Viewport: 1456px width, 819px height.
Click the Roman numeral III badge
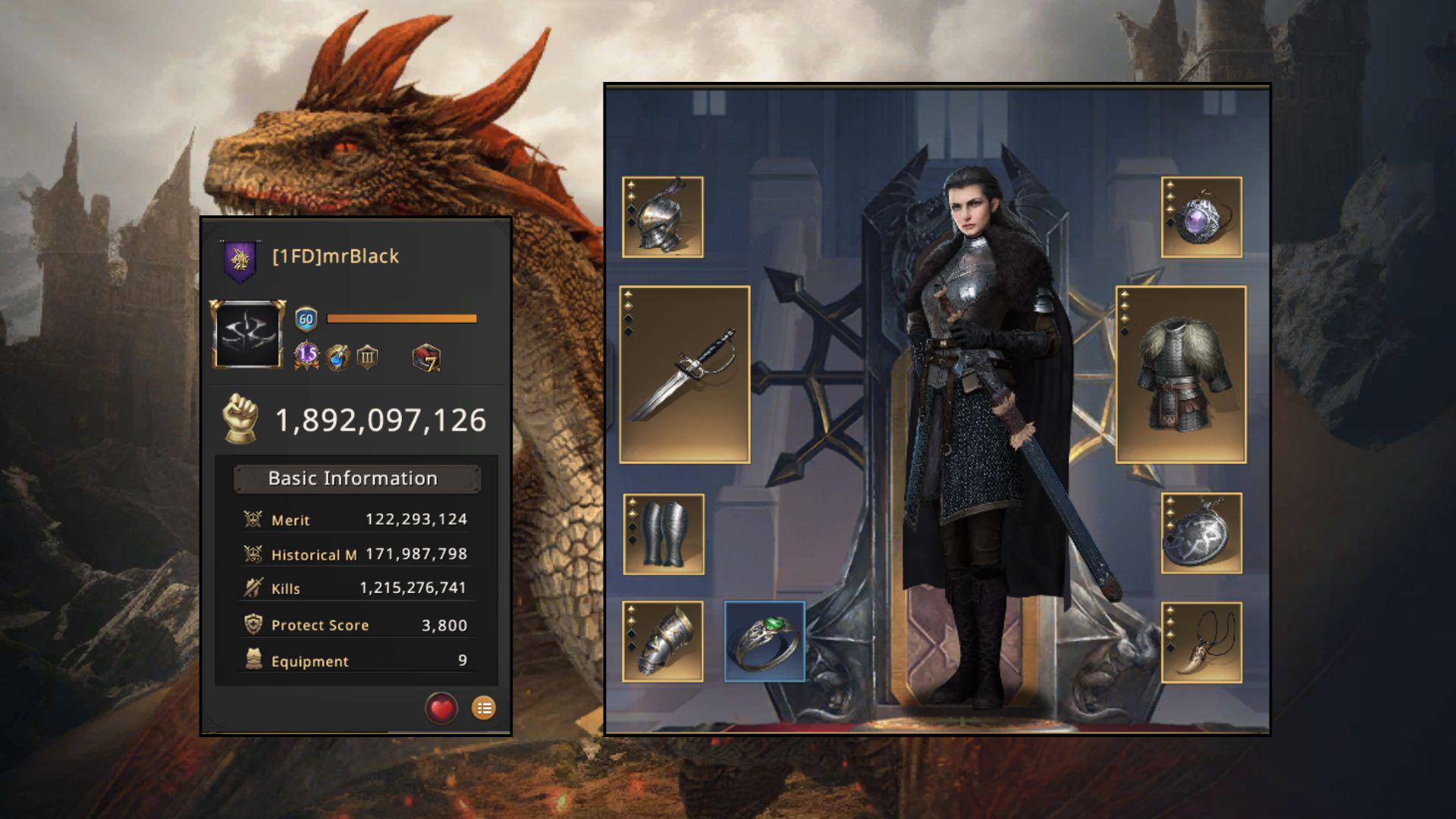click(x=368, y=356)
